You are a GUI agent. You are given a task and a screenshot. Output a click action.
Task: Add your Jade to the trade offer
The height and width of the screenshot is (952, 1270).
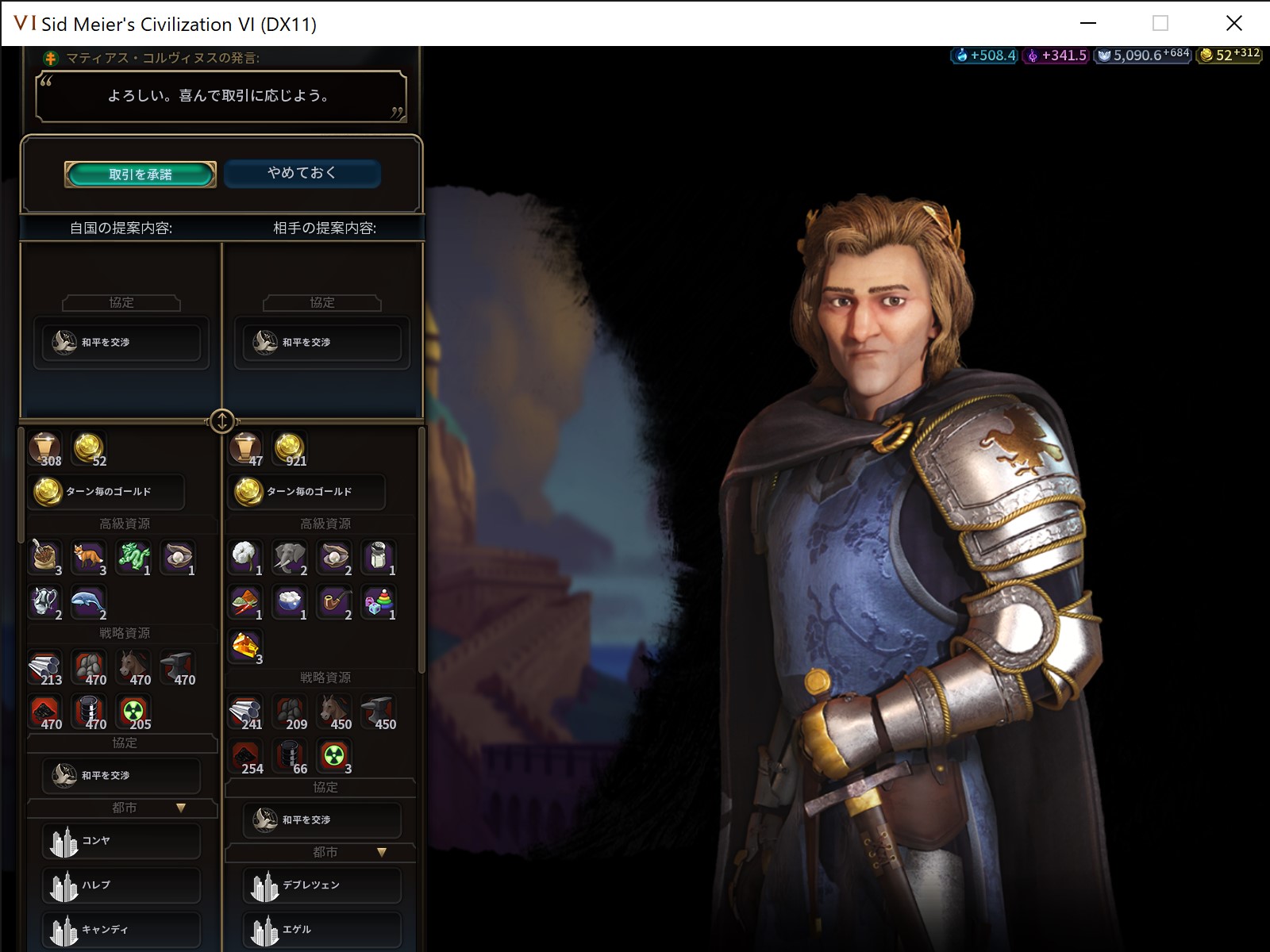(x=133, y=558)
